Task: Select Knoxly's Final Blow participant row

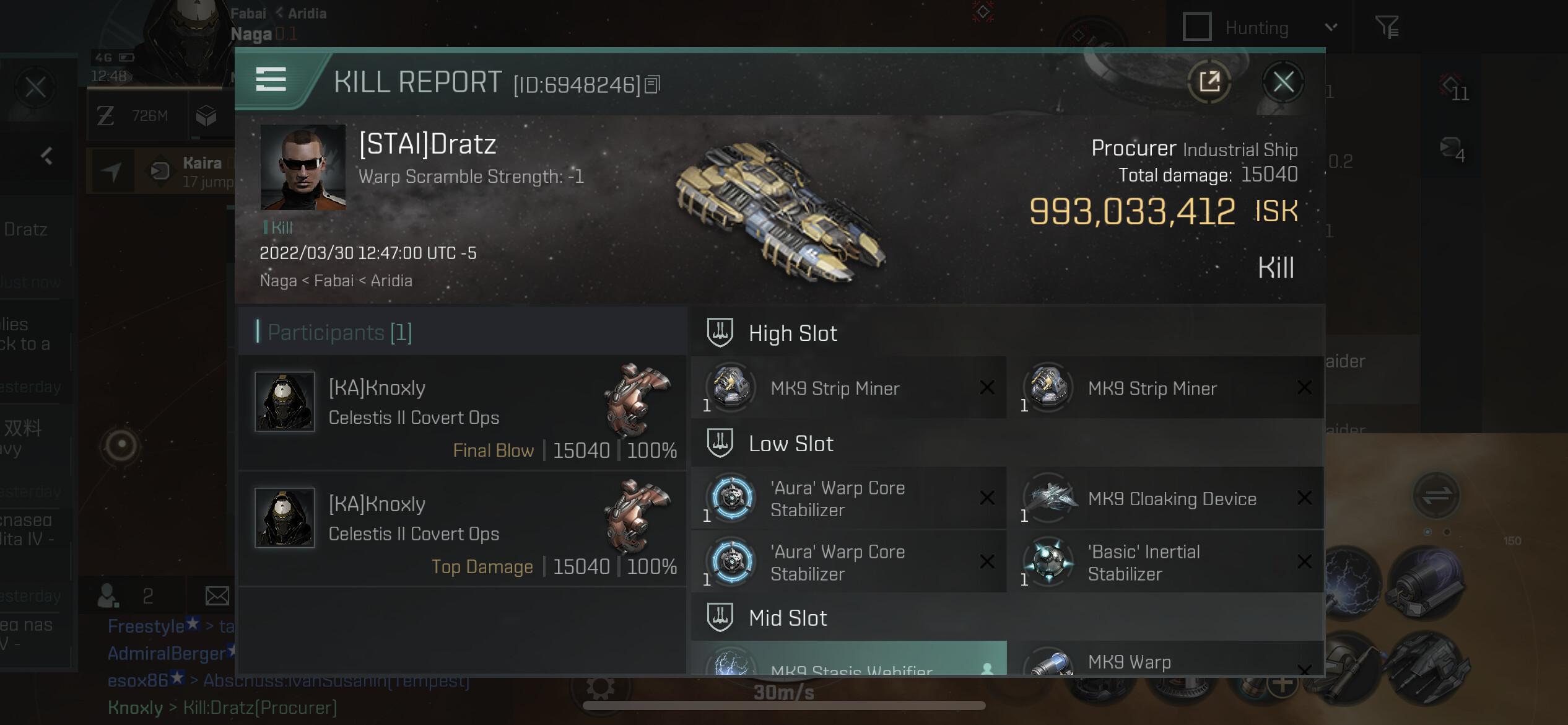Action: tap(462, 412)
